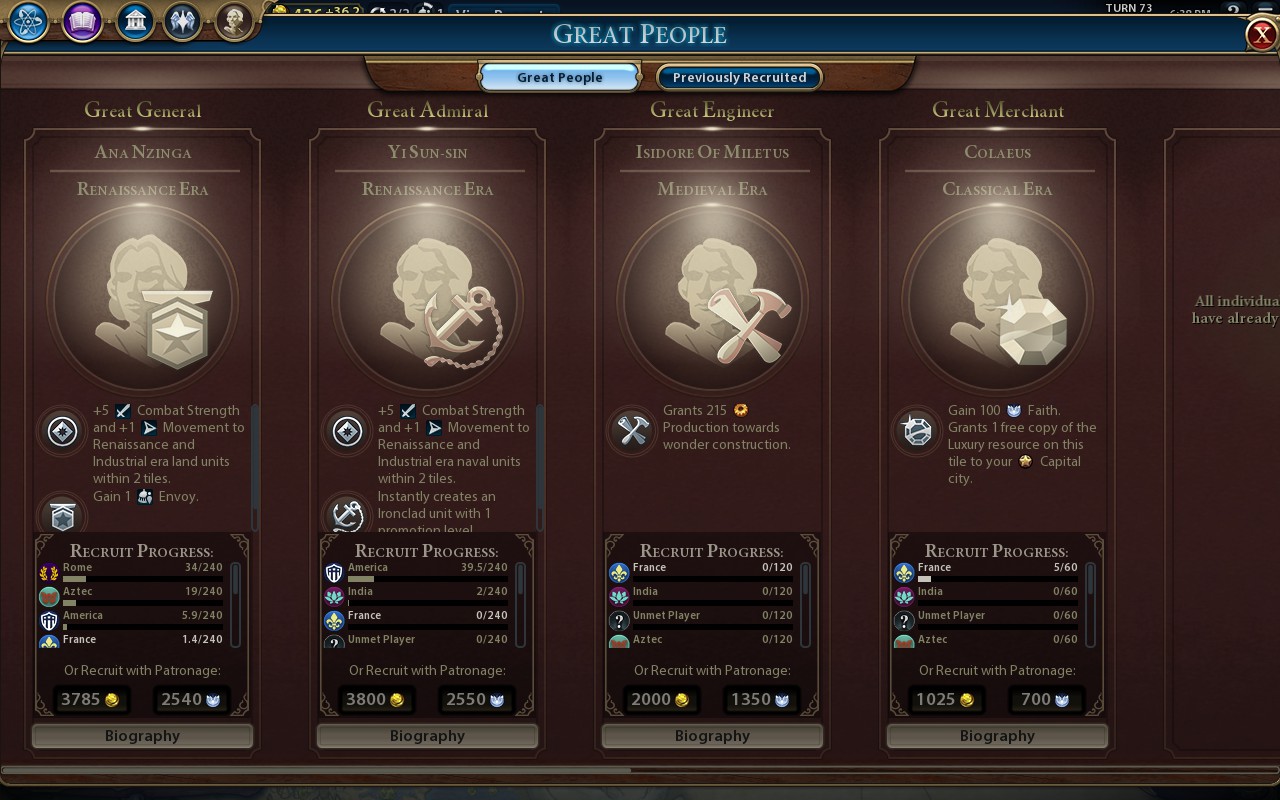
Task: Open Yi Sun-sin's Biography
Action: tap(427, 736)
